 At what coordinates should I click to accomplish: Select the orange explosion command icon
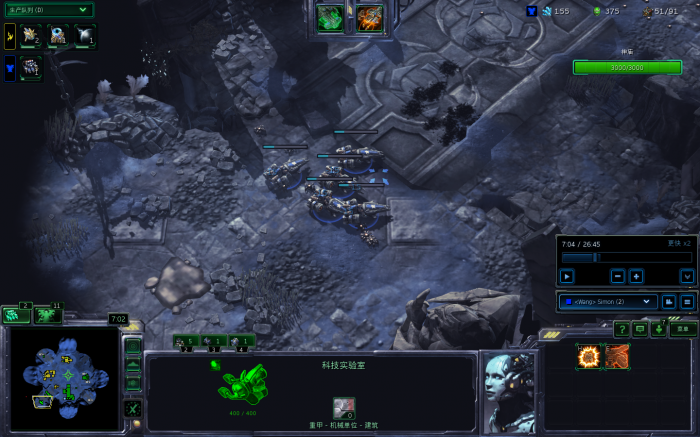[589, 356]
